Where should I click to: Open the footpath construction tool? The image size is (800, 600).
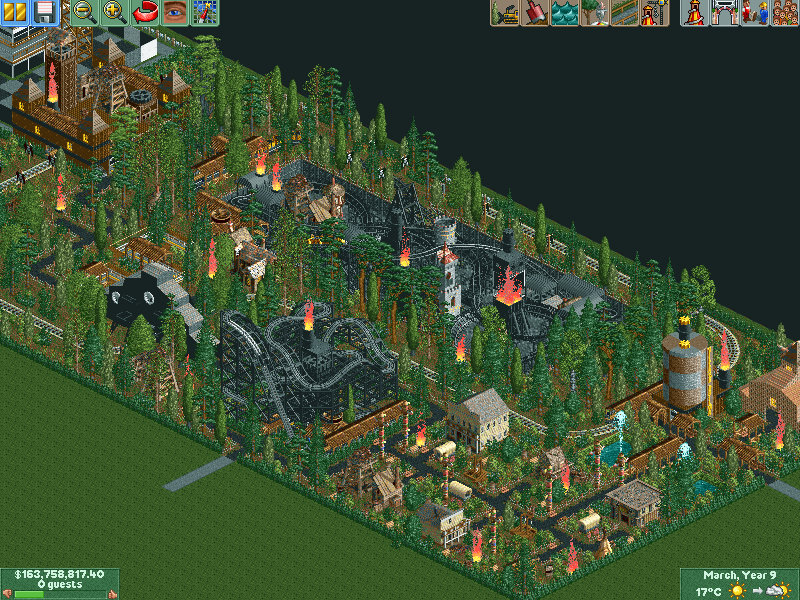(625, 13)
